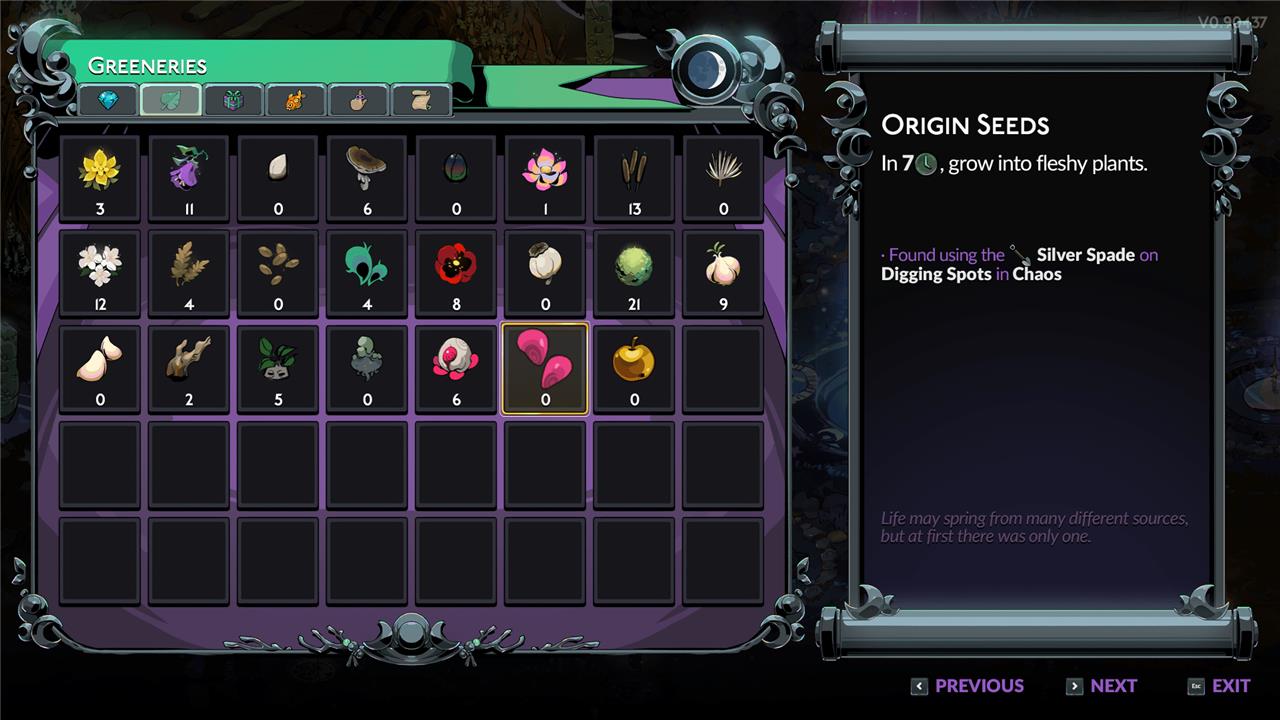Go to the Previous category
This screenshot has width=1280, height=720.
[968, 686]
